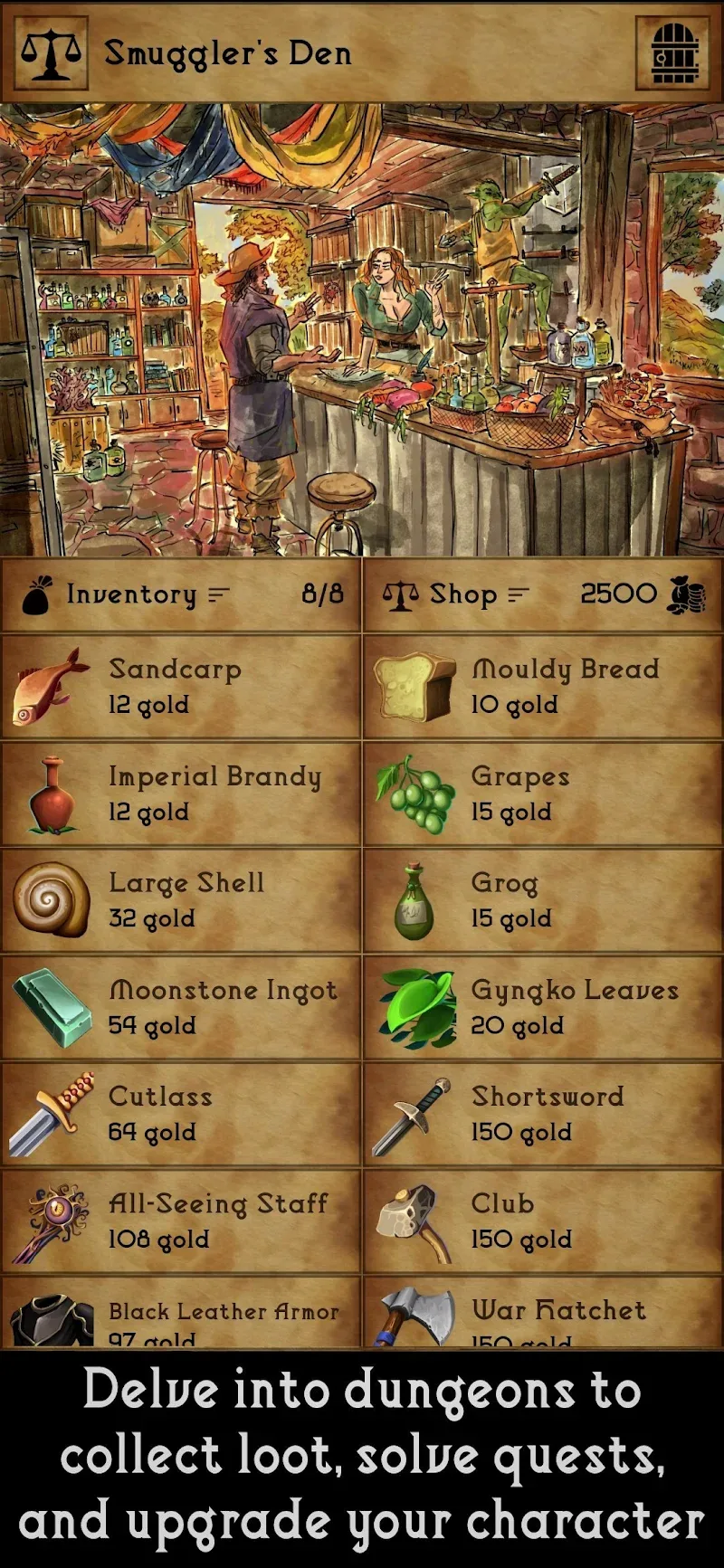Choose the All-Seeing Staff
The image size is (724, 1568).
click(181, 1221)
